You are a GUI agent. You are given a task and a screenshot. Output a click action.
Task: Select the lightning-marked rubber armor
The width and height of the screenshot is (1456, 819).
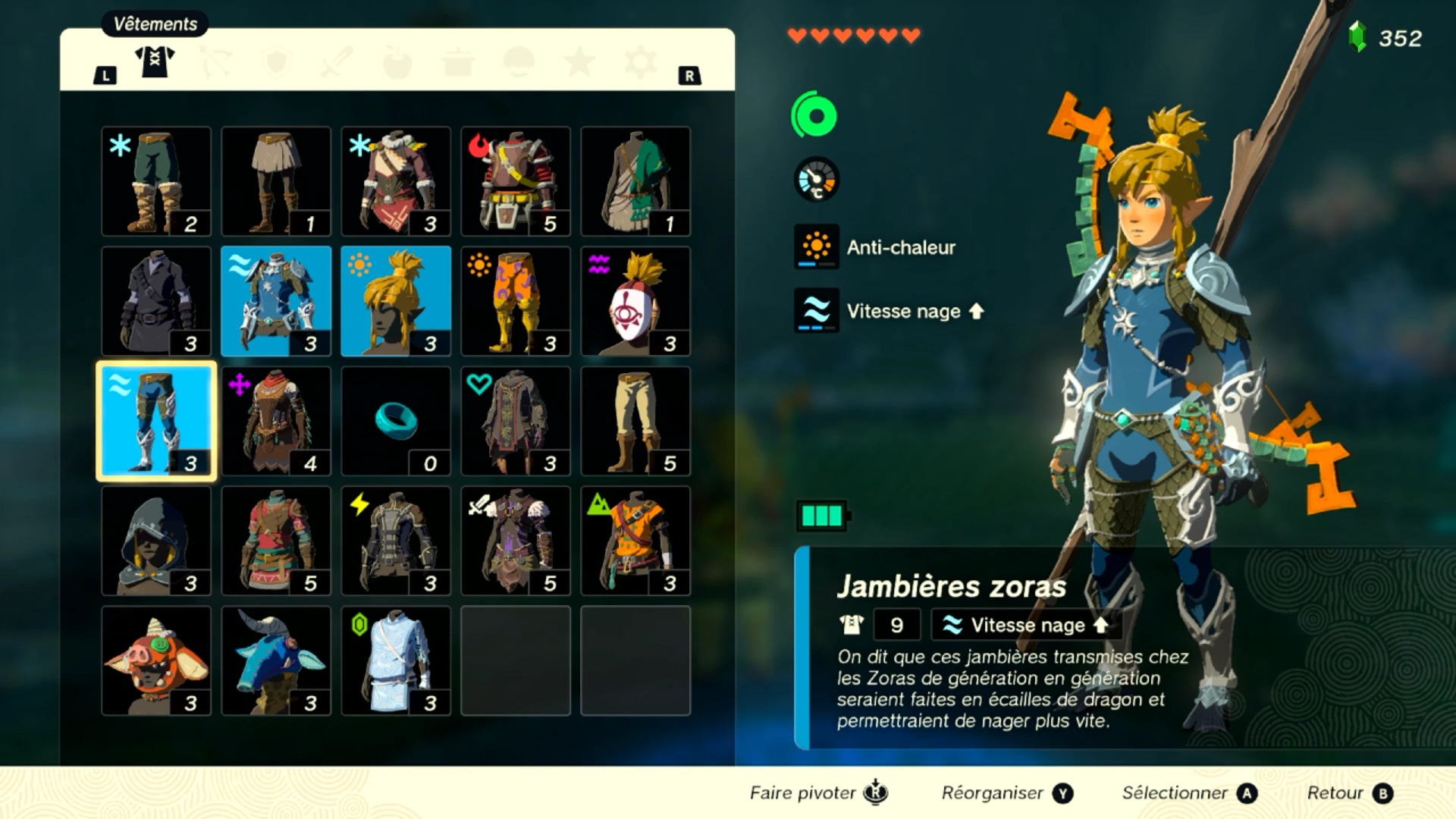pyautogui.click(x=396, y=541)
